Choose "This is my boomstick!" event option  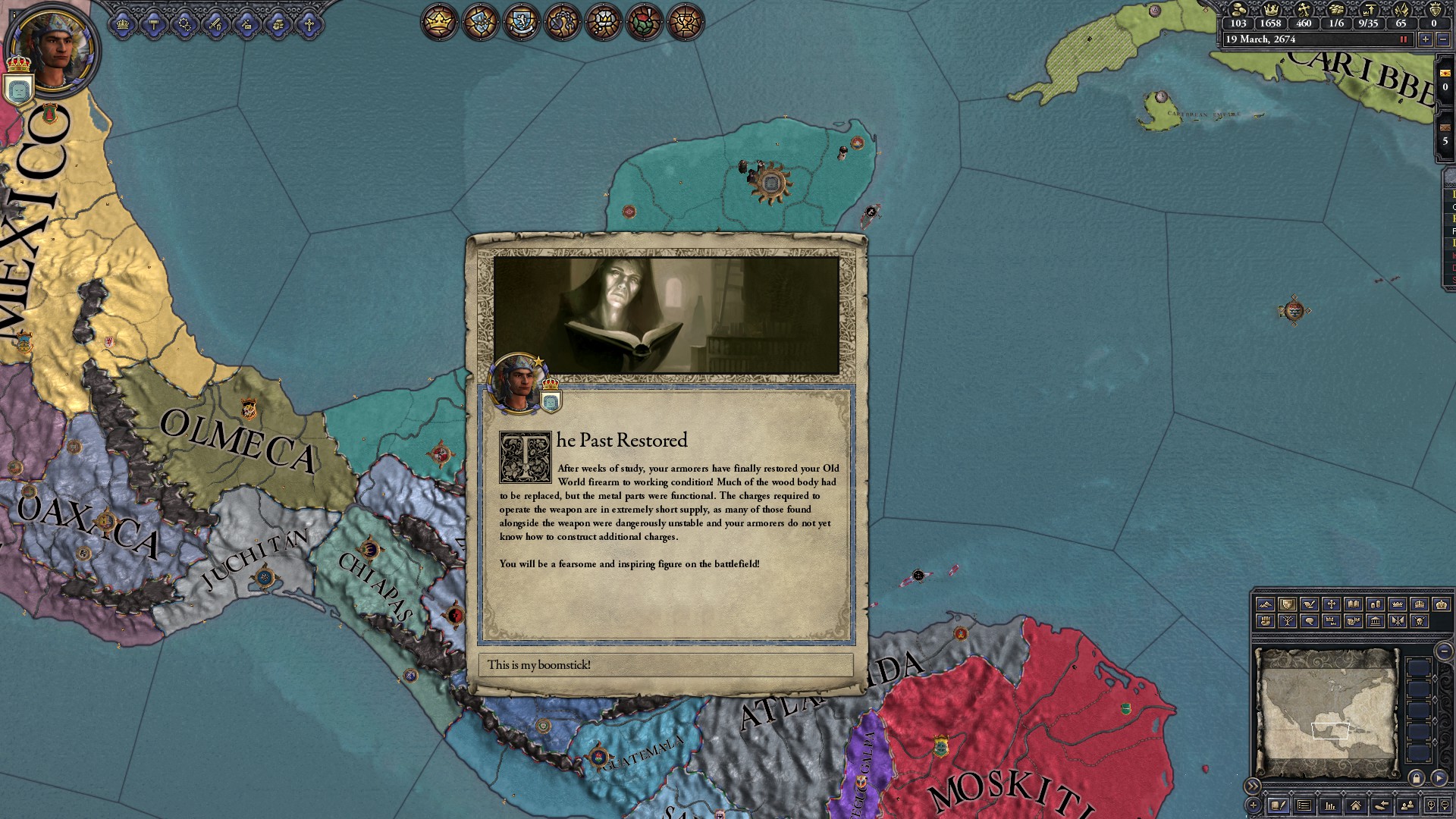(666, 665)
